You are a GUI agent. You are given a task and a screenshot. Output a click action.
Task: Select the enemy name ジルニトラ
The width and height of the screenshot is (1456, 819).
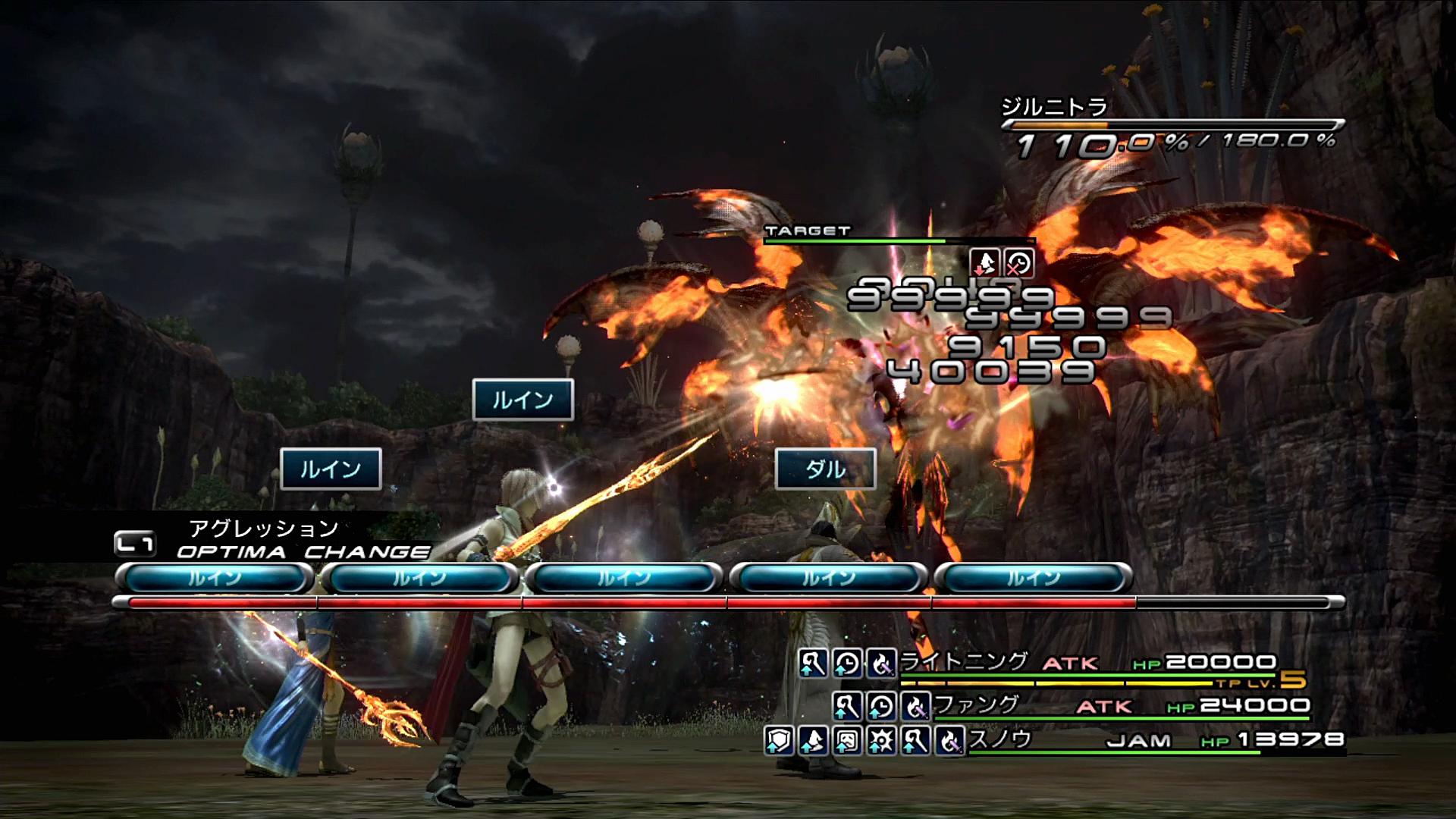(1054, 107)
